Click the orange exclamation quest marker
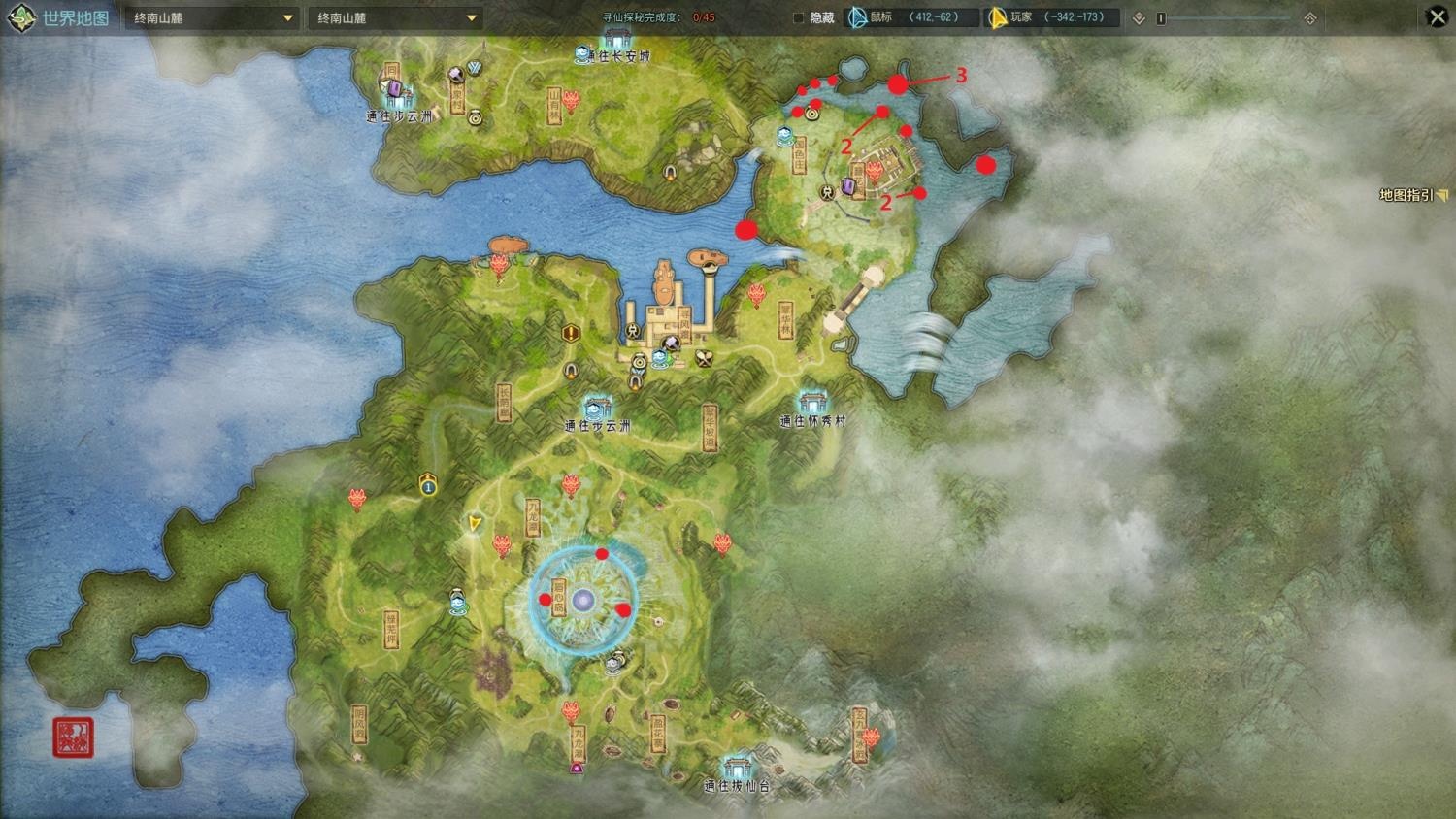Viewport: 1456px width, 819px height. tap(571, 334)
